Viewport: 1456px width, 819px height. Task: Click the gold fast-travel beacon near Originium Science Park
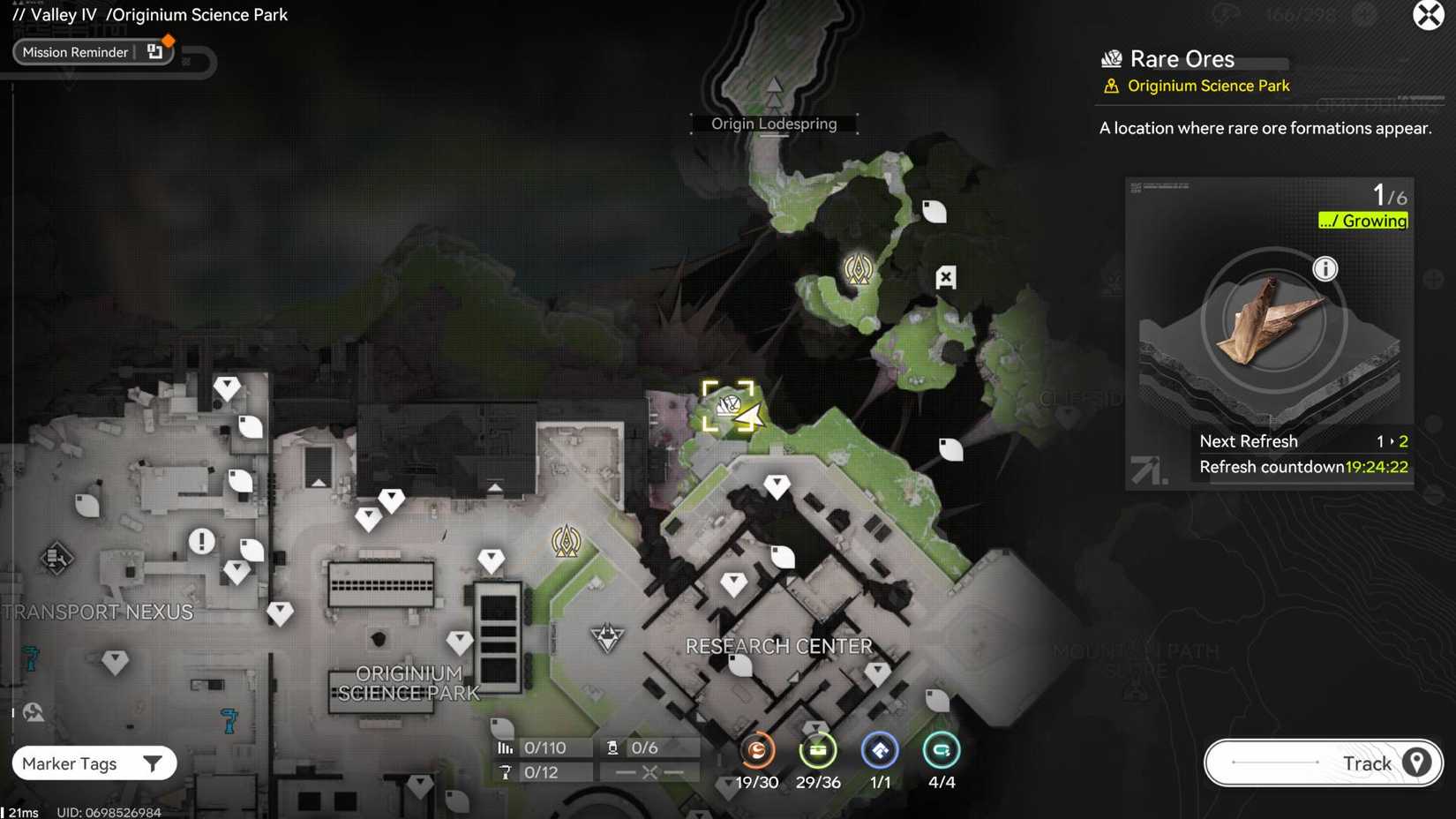click(x=567, y=542)
